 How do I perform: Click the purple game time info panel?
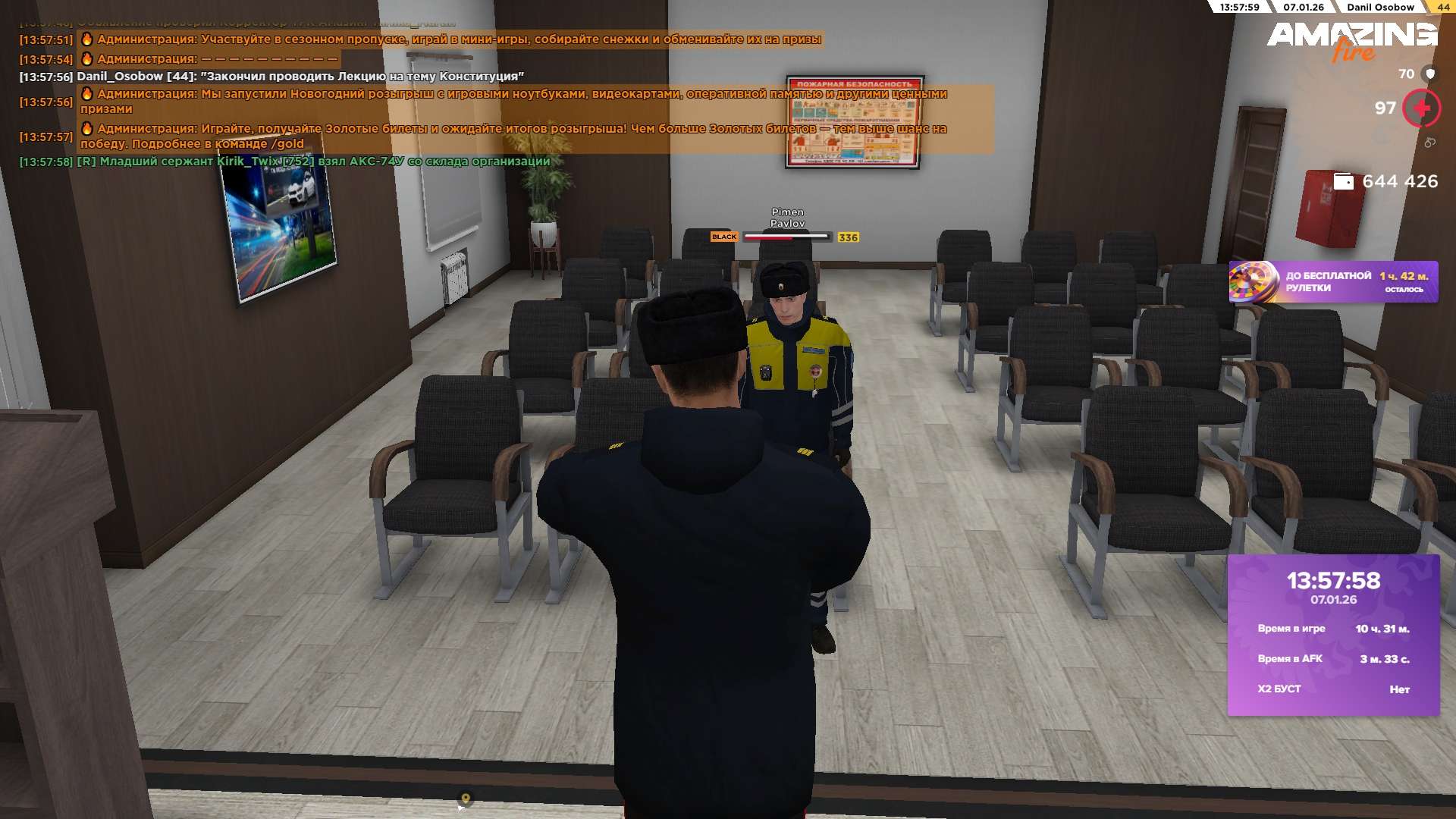click(x=1333, y=635)
